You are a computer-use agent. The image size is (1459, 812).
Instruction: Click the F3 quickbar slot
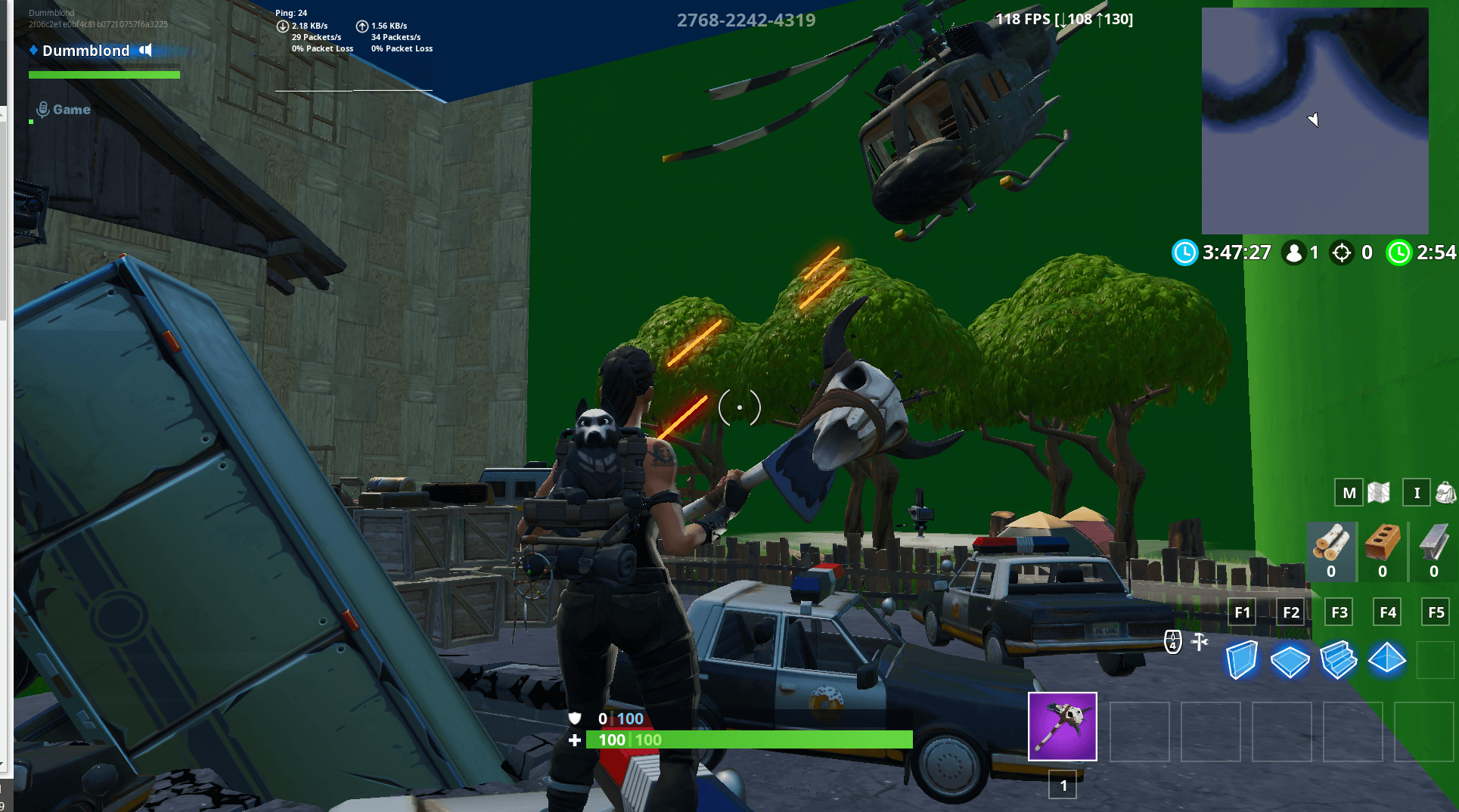pos(1339,612)
